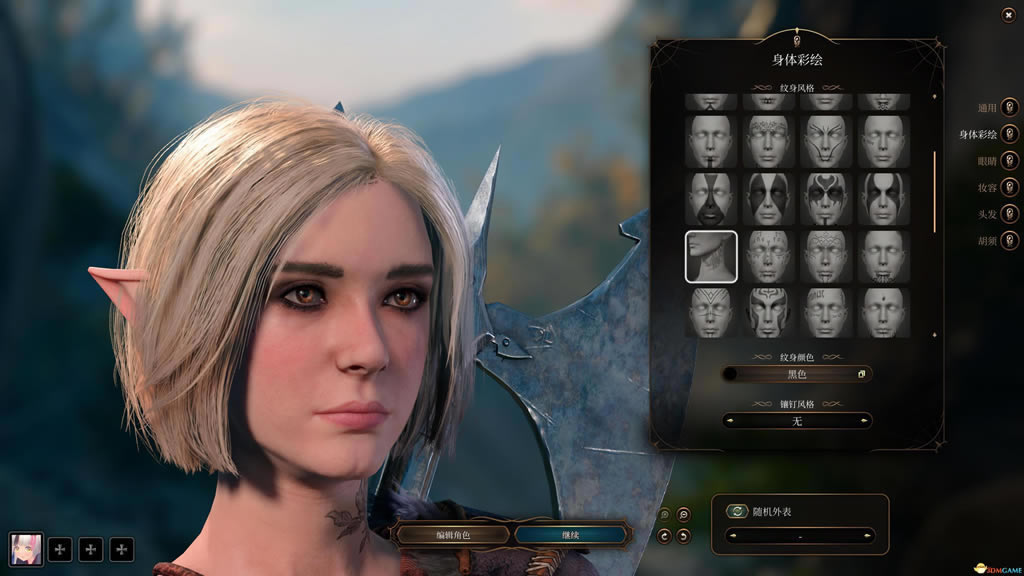Click the 编辑角色 (Edit Character) button

[x=451, y=535]
